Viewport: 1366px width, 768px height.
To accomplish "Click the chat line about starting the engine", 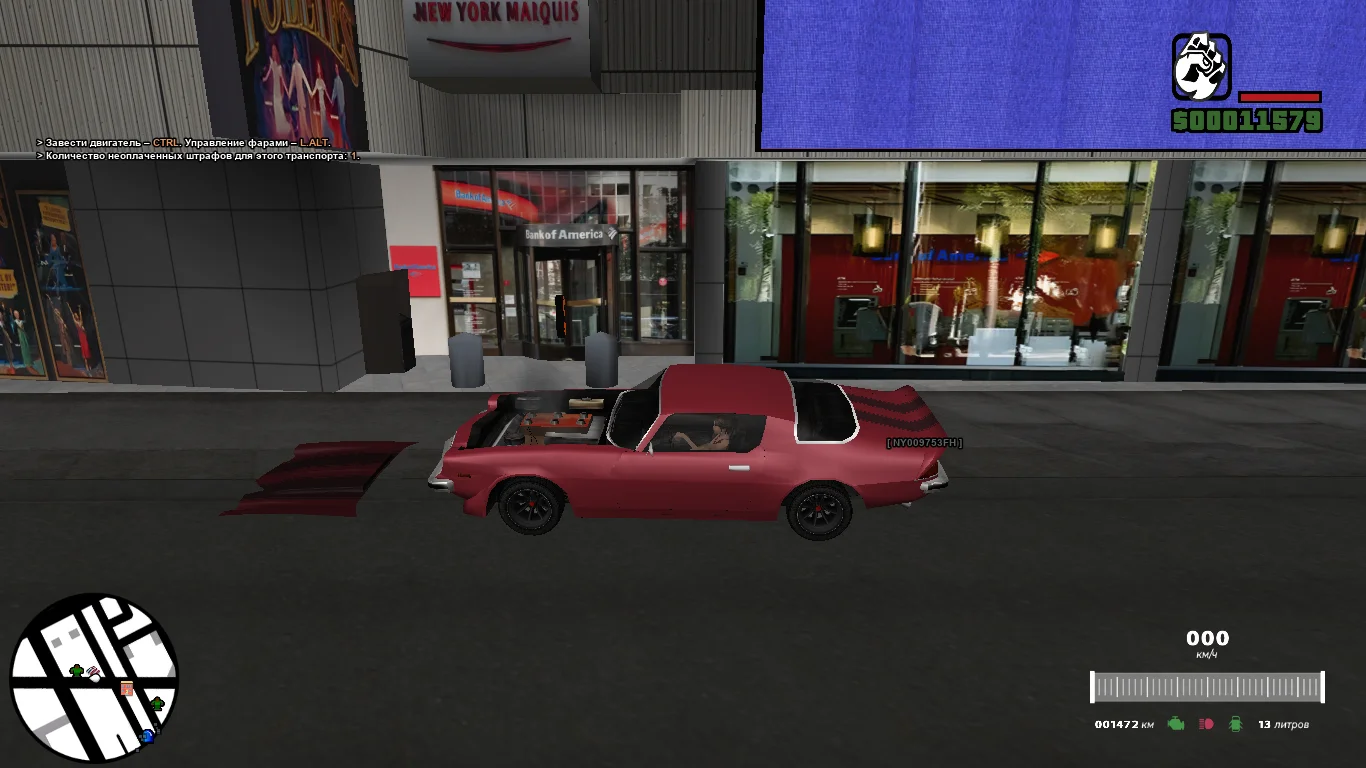I will [x=180, y=143].
